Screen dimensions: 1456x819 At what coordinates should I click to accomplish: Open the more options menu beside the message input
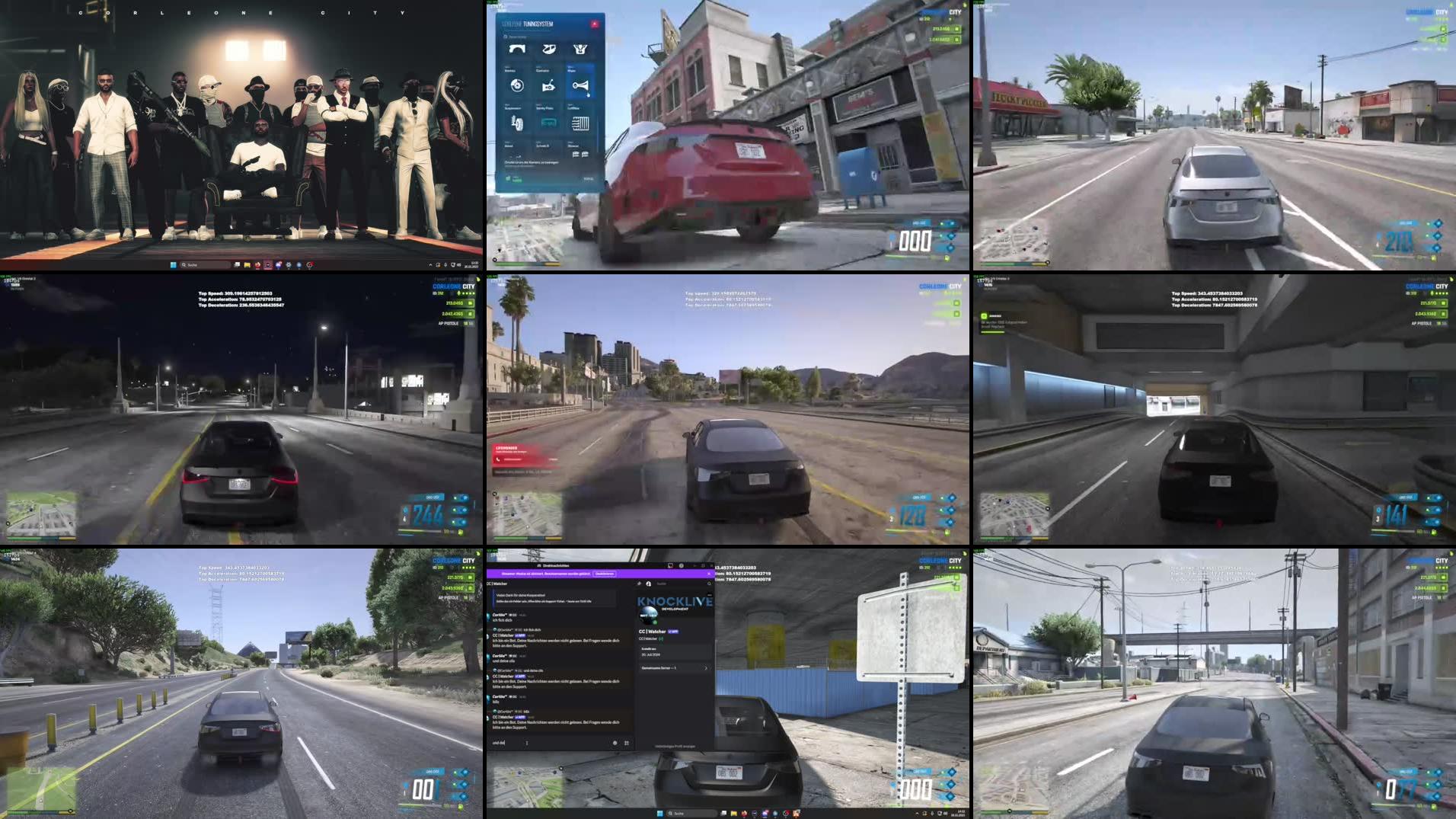(x=527, y=743)
